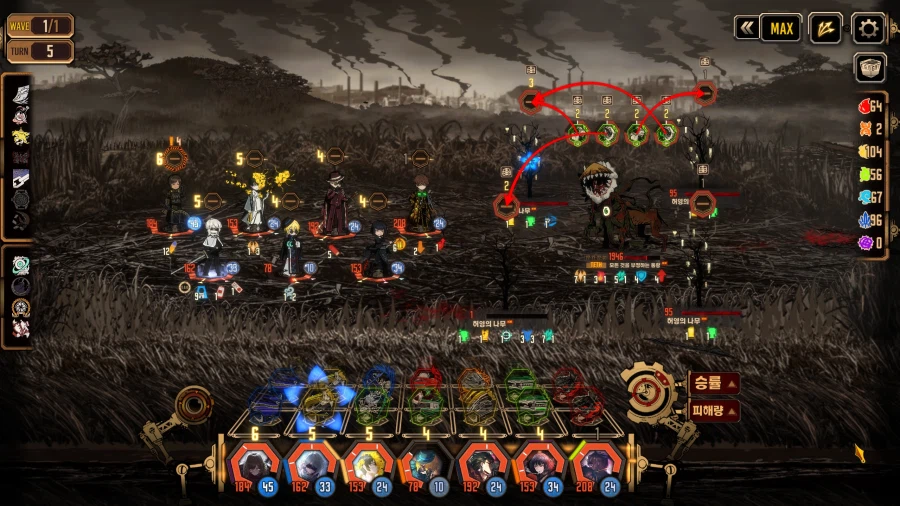Select the last portrait with 208 HP
900x506 pixels.
pyautogui.click(x=593, y=466)
